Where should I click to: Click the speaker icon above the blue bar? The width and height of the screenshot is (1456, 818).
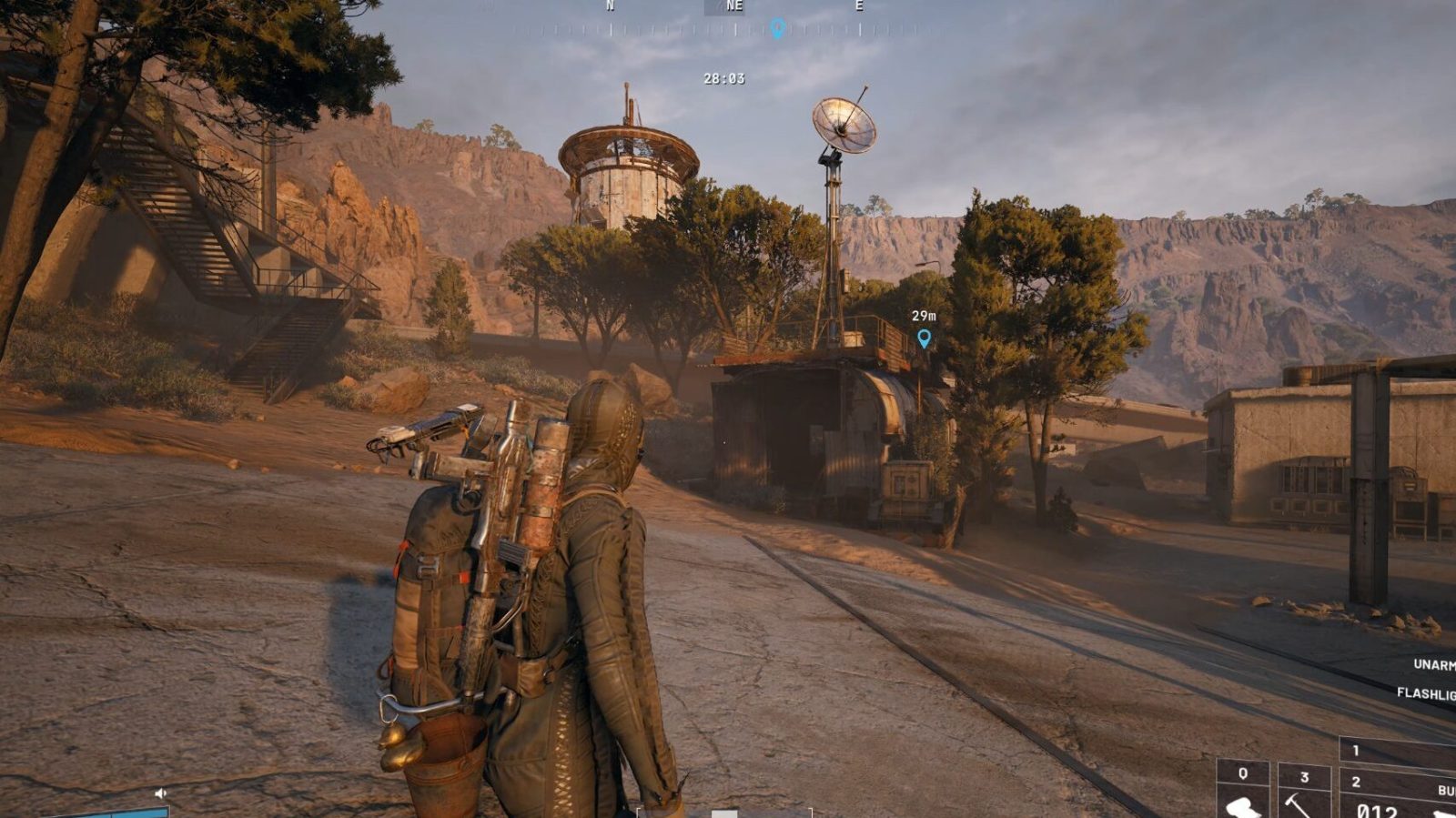point(161,793)
